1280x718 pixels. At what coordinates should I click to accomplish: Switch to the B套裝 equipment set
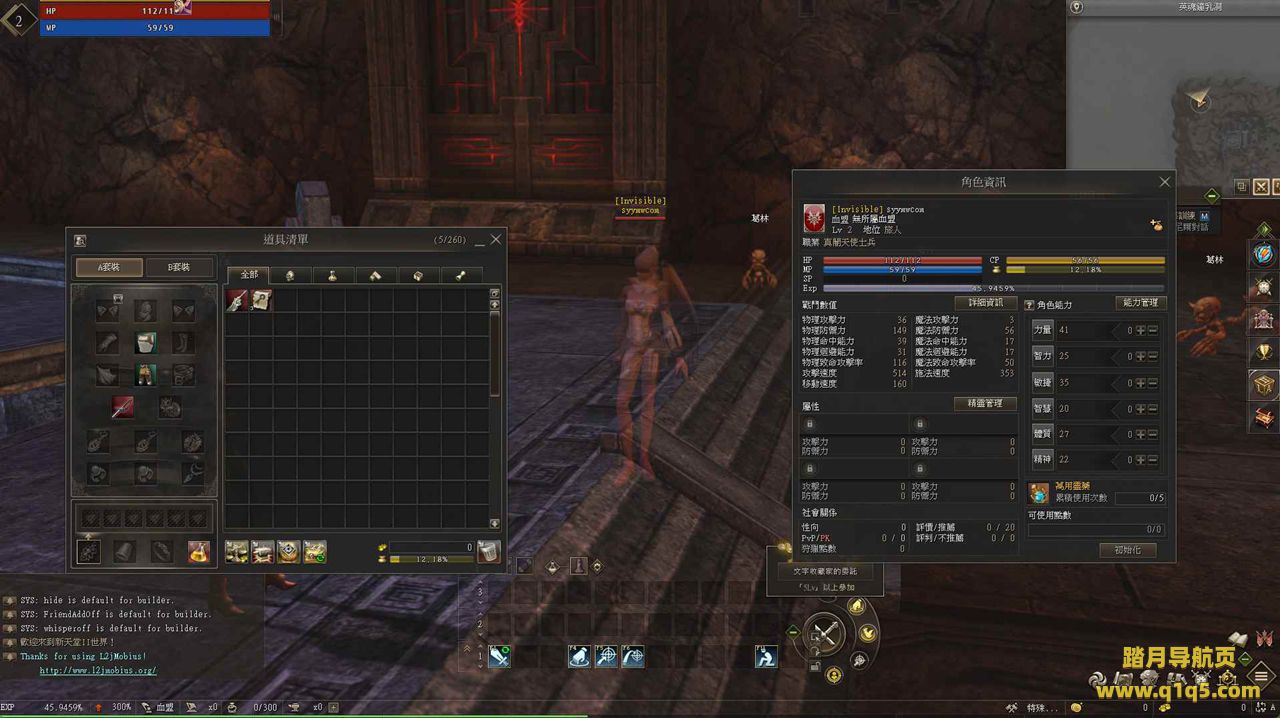180,267
